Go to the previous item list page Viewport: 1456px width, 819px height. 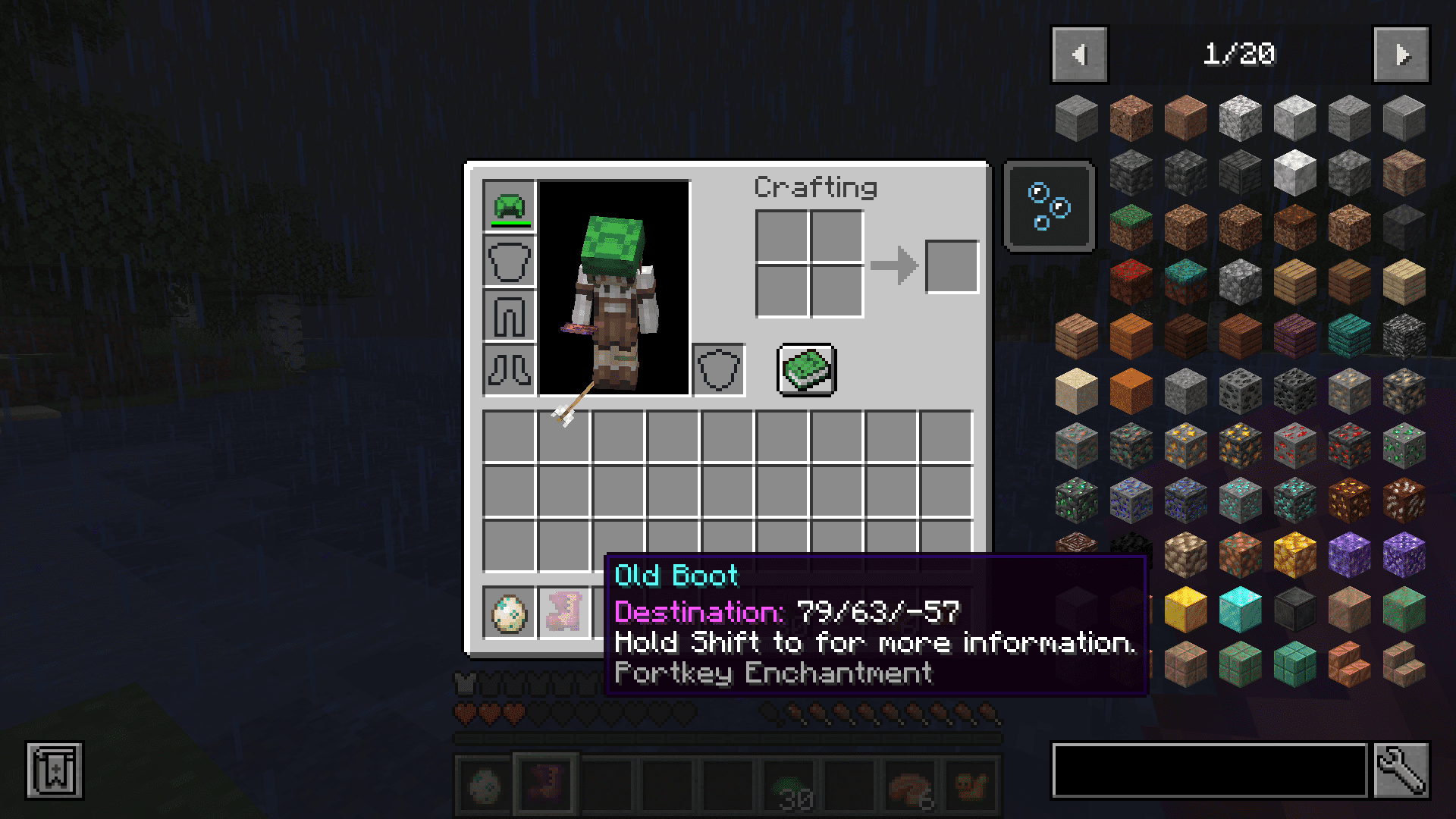click(x=1079, y=55)
